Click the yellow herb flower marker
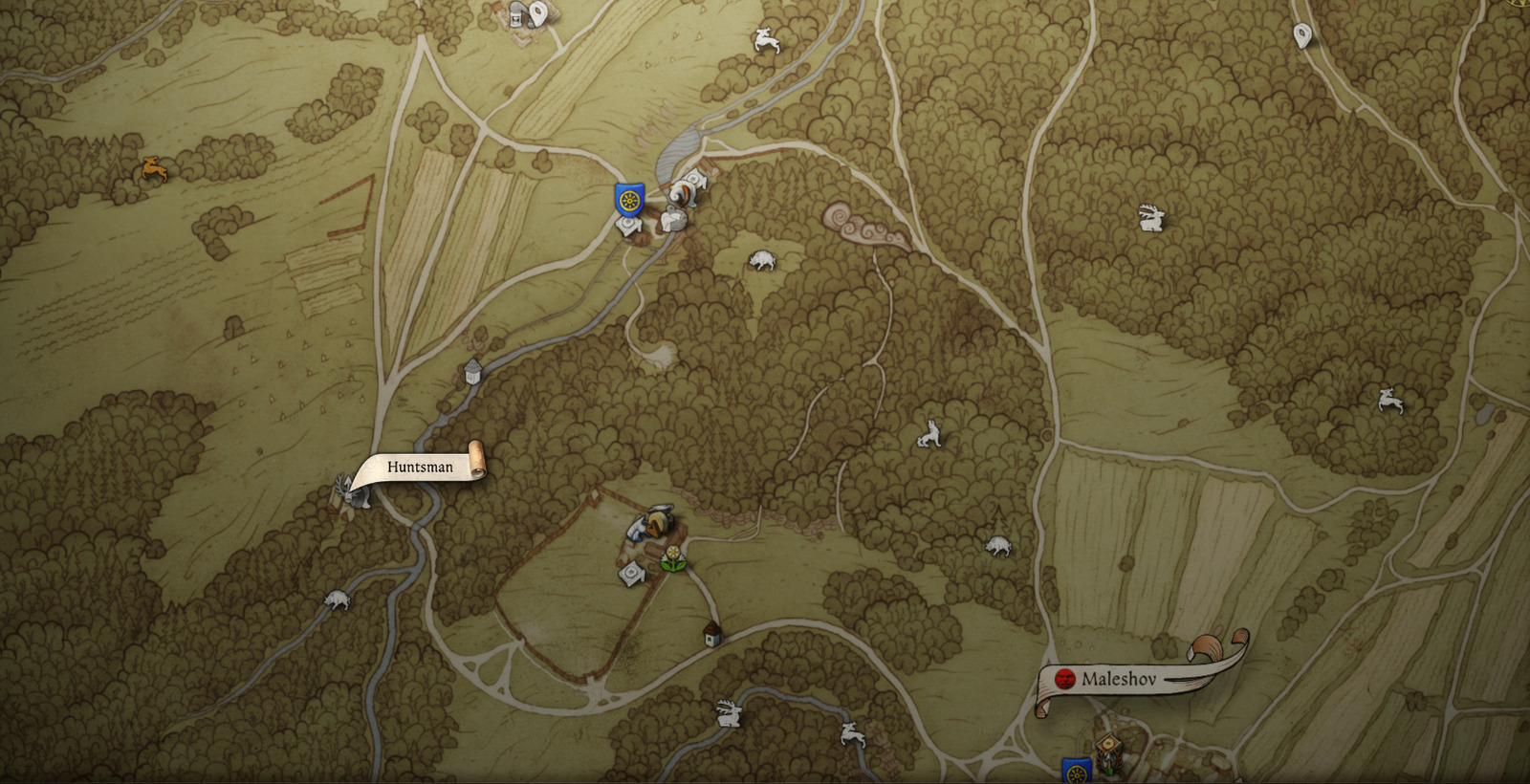1530x784 pixels. (672, 557)
